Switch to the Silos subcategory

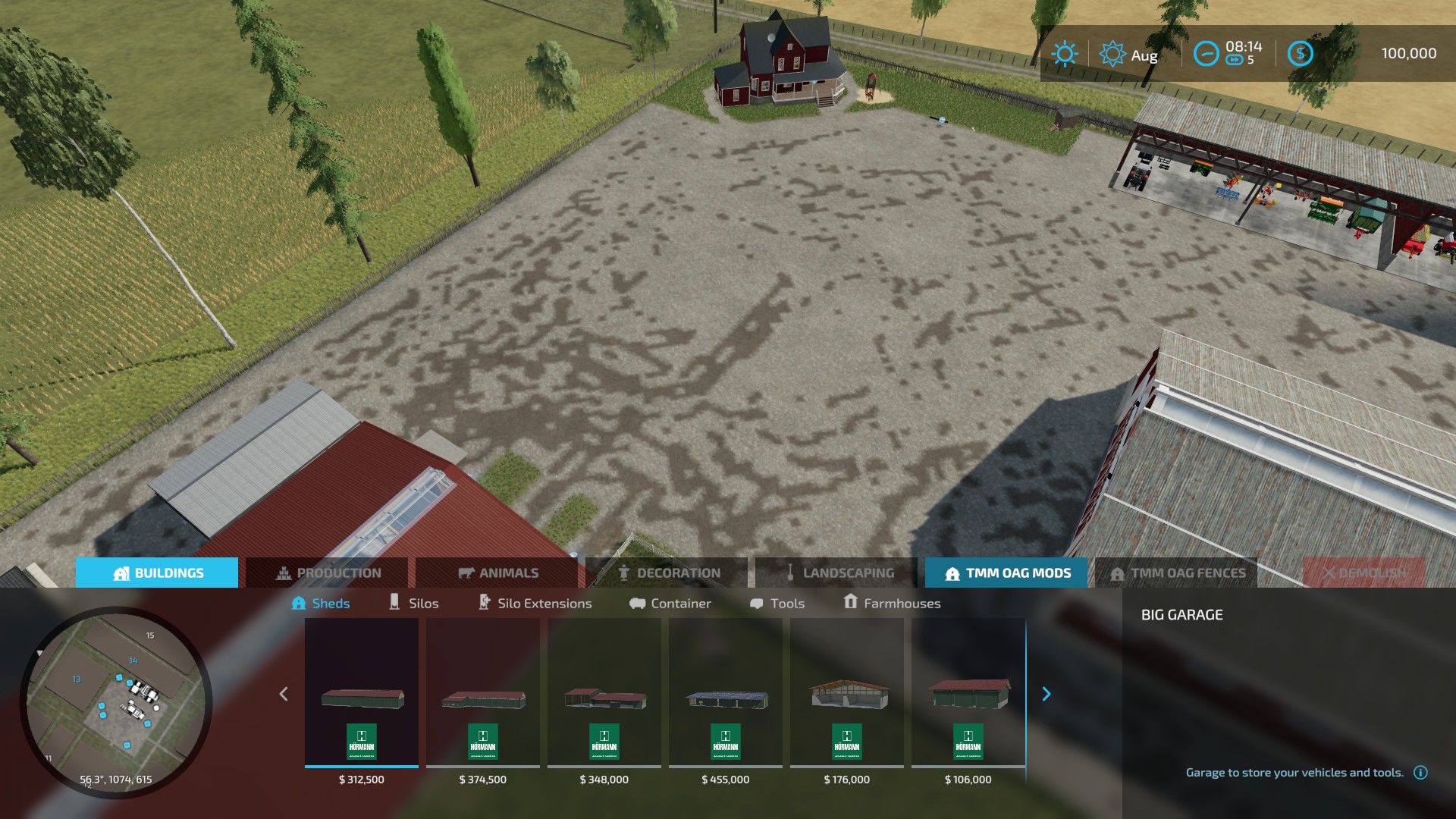[x=413, y=604]
